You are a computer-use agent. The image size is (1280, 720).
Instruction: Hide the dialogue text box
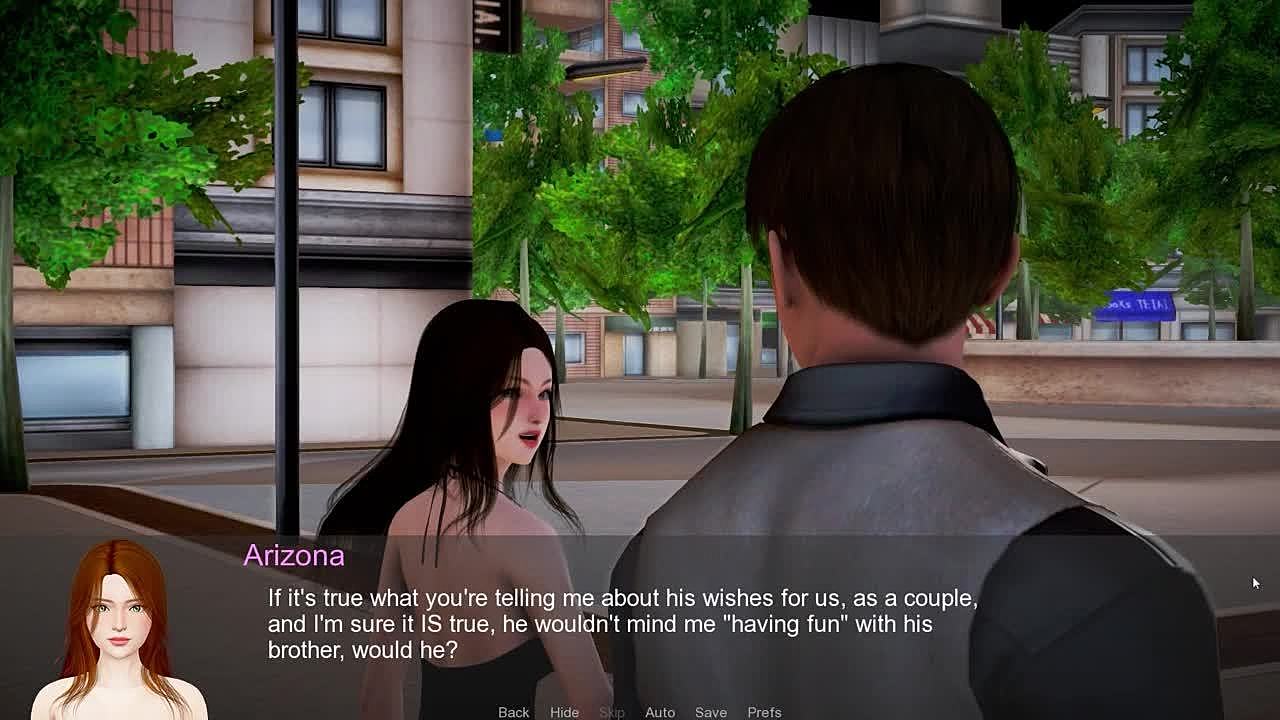(x=564, y=712)
